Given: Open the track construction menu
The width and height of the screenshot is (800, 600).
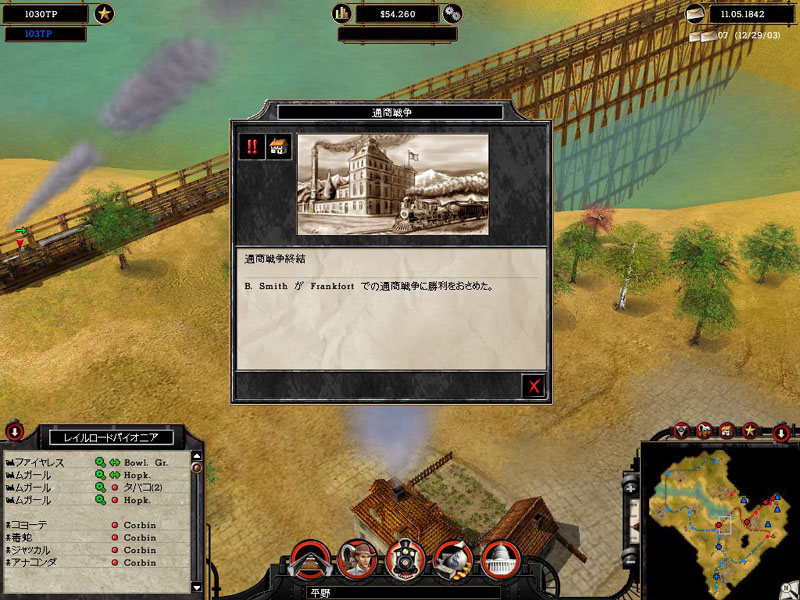Looking at the screenshot, I should [x=308, y=560].
